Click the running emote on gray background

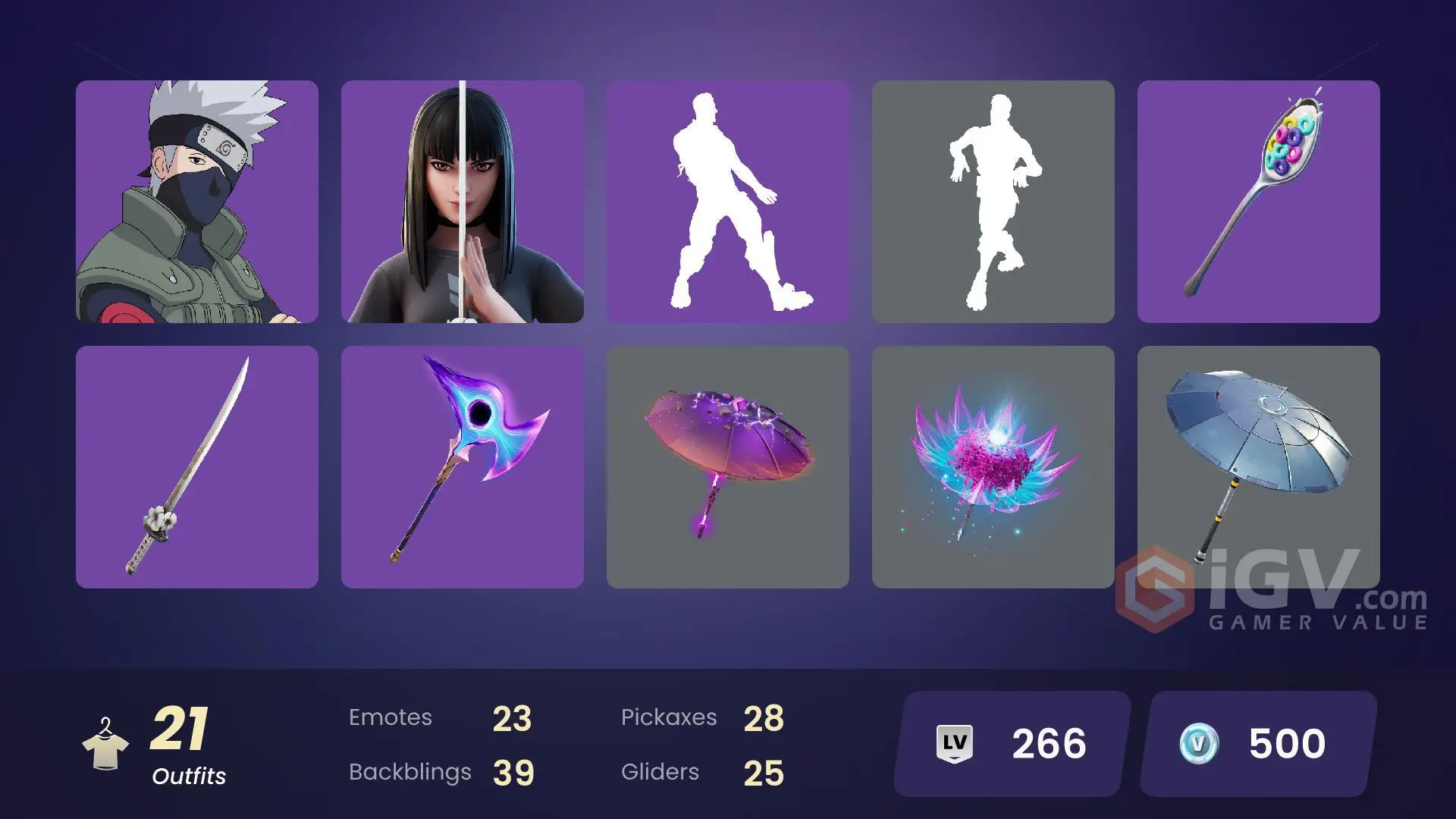tap(993, 202)
